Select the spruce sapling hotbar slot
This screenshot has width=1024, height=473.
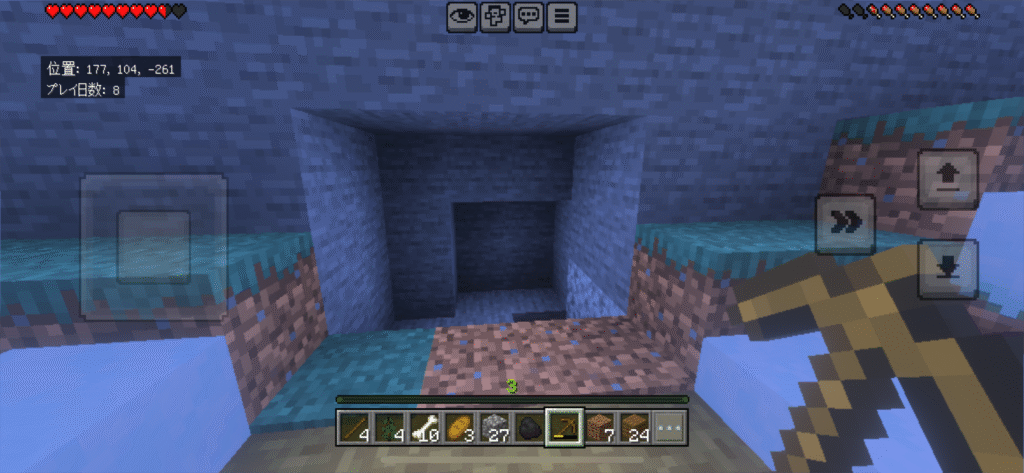(x=389, y=427)
